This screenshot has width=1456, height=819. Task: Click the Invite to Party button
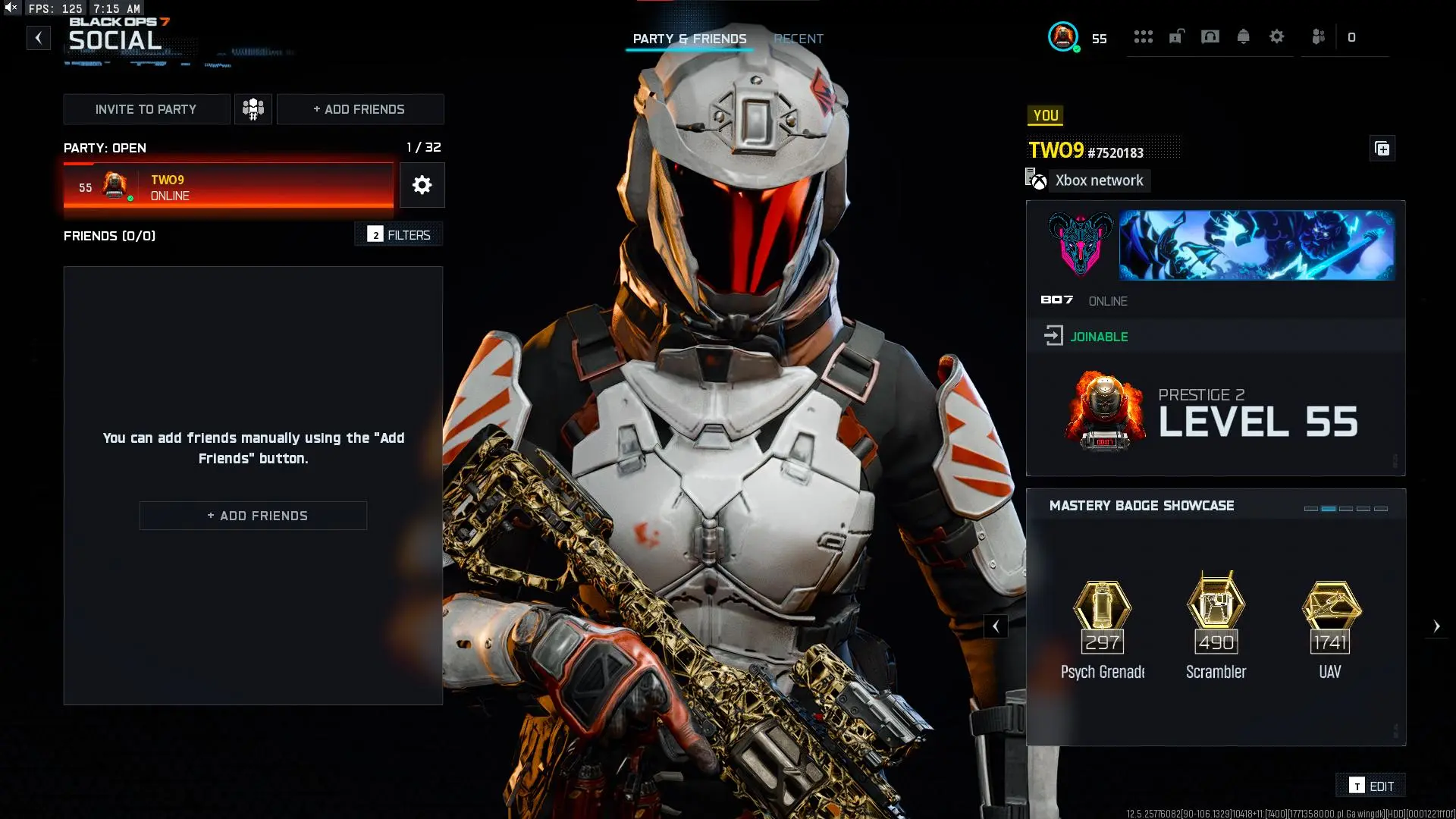[146, 109]
